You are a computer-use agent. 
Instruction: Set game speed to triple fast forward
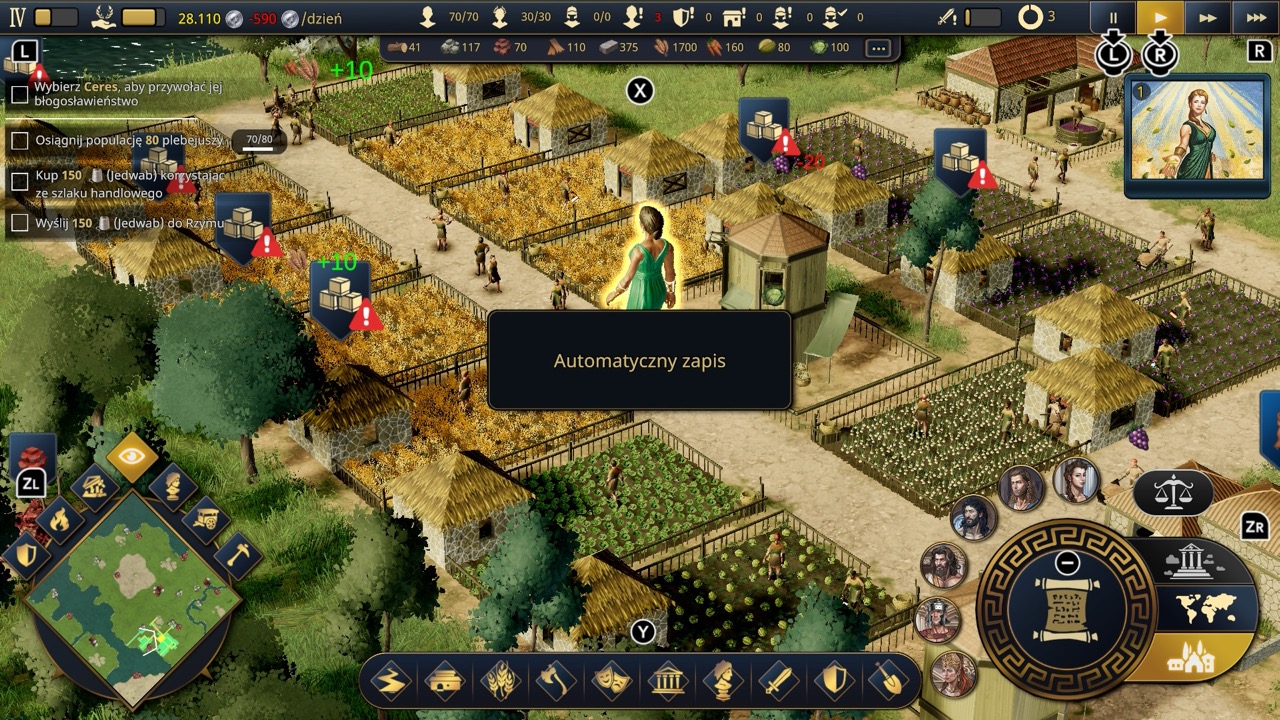click(1256, 18)
